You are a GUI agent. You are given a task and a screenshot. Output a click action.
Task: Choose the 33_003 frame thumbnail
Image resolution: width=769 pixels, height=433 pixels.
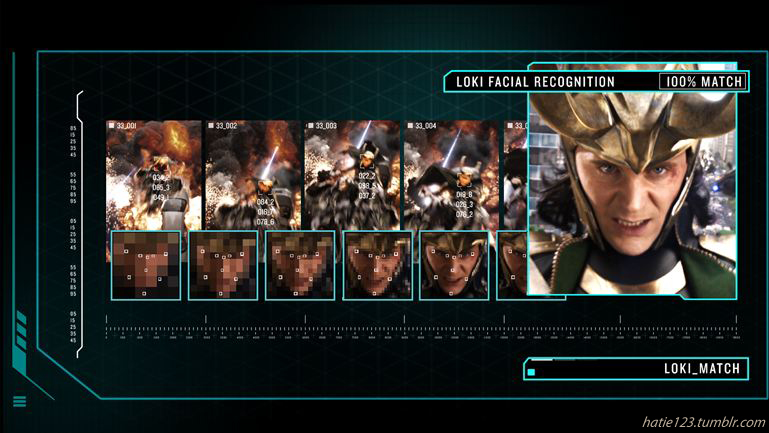(x=351, y=175)
